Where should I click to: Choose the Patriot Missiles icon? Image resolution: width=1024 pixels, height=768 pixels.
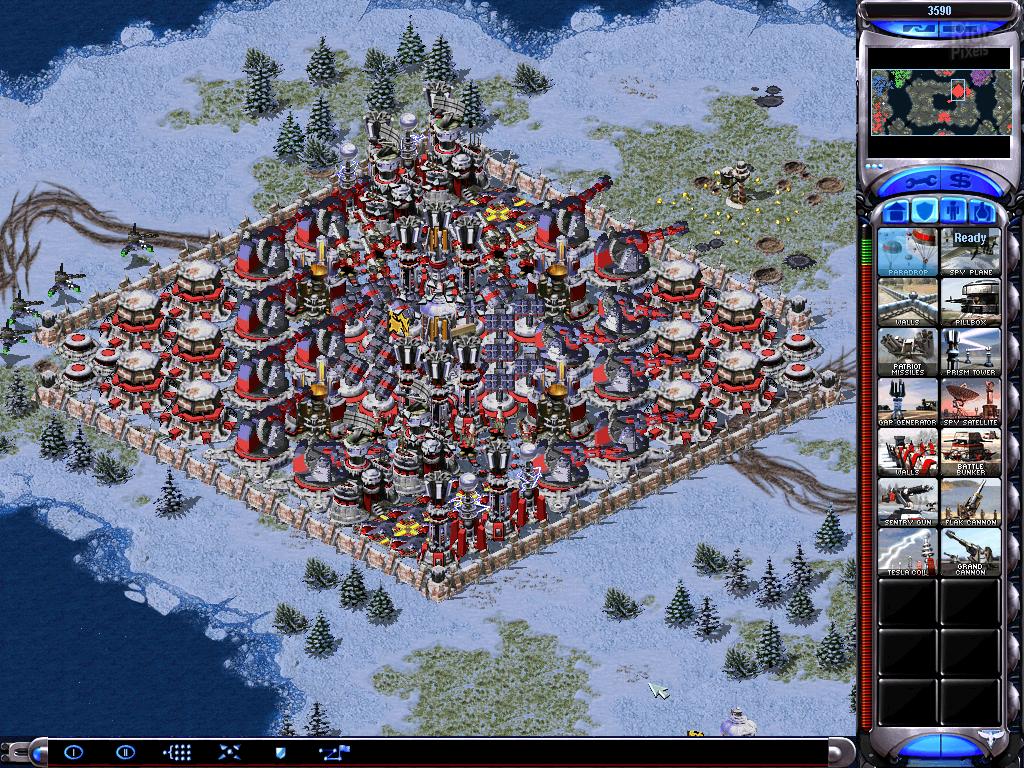tap(908, 351)
